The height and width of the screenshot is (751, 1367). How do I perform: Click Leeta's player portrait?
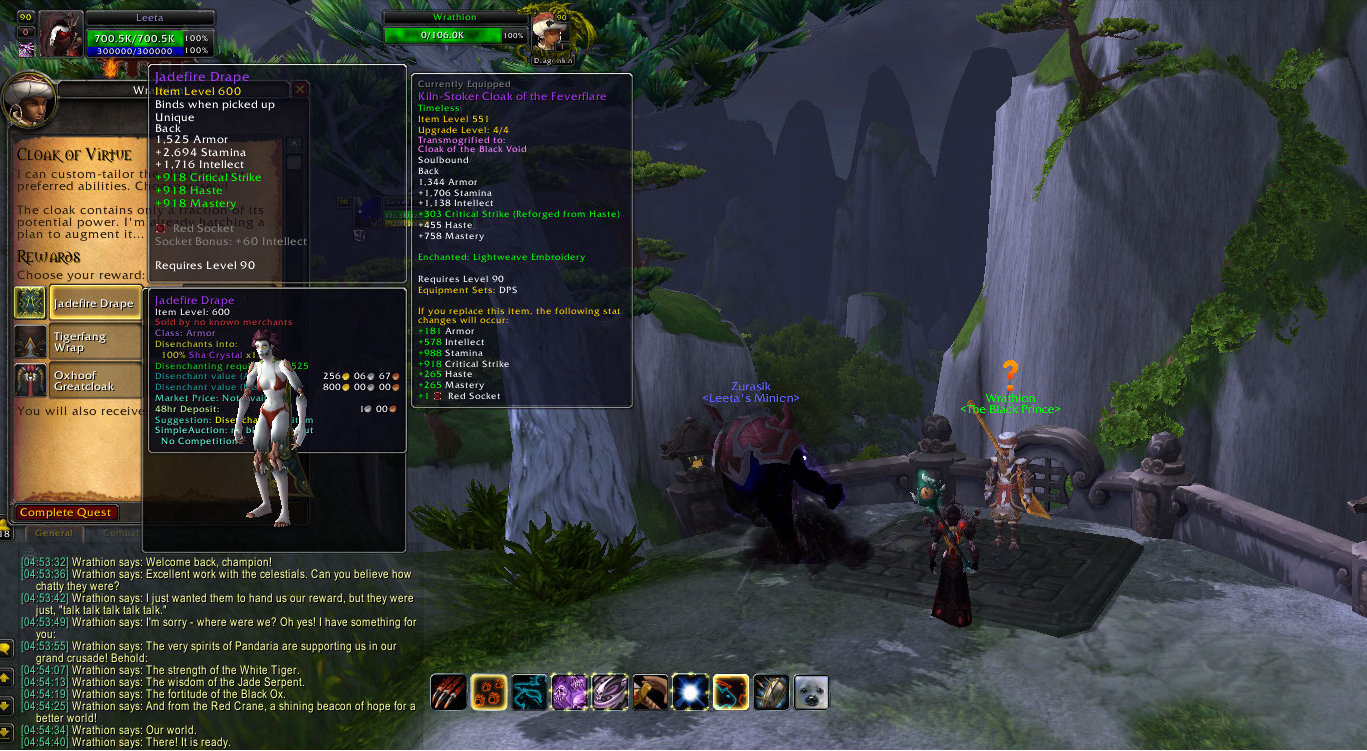(x=61, y=33)
